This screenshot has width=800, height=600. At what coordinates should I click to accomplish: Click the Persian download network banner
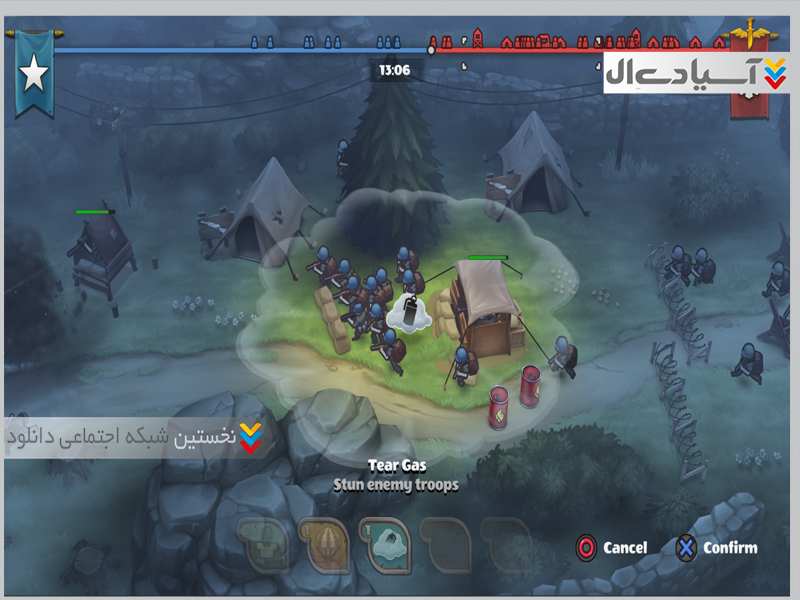click(134, 437)
